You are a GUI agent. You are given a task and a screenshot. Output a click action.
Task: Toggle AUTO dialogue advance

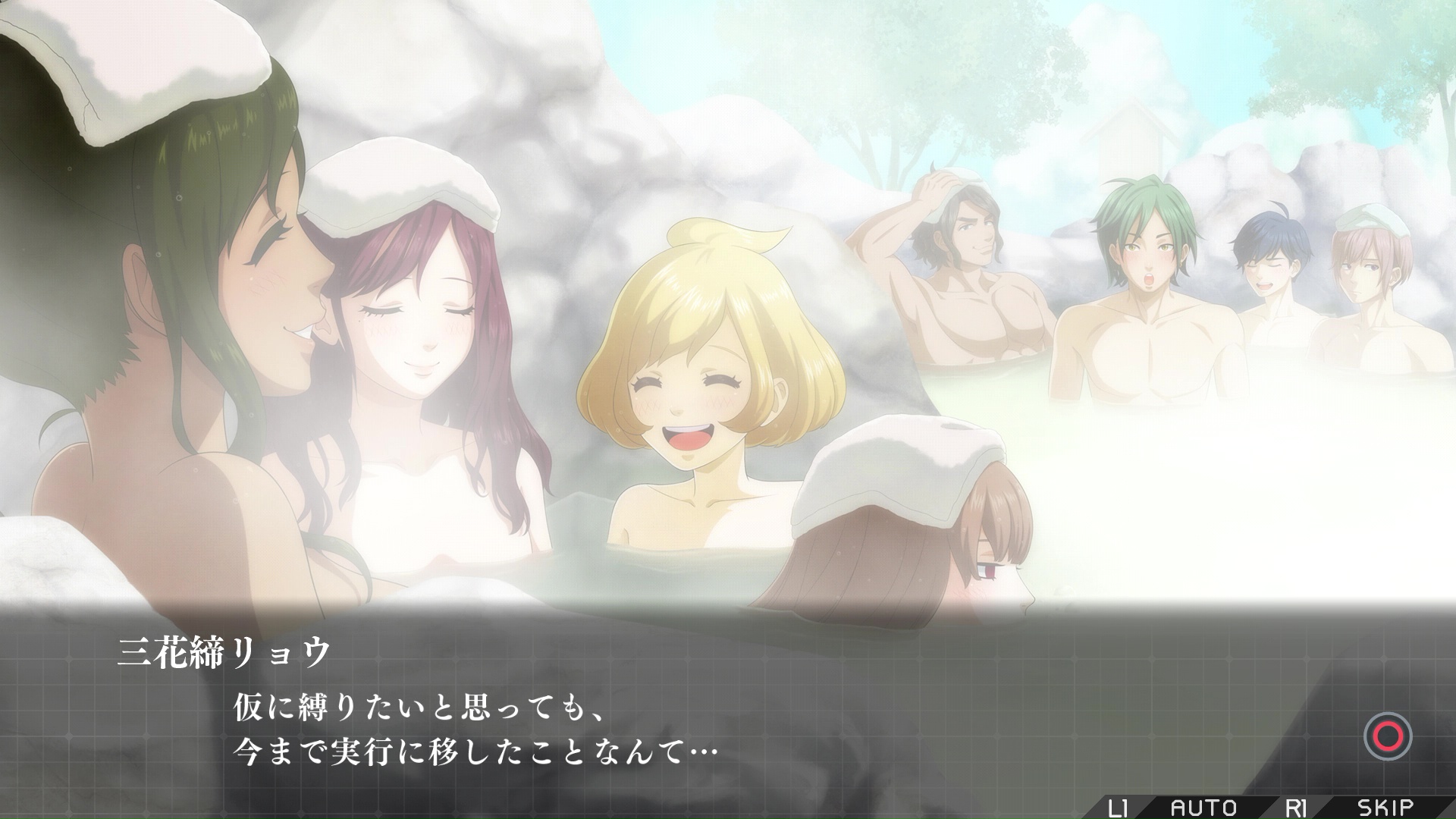[x=1203, y=807]
